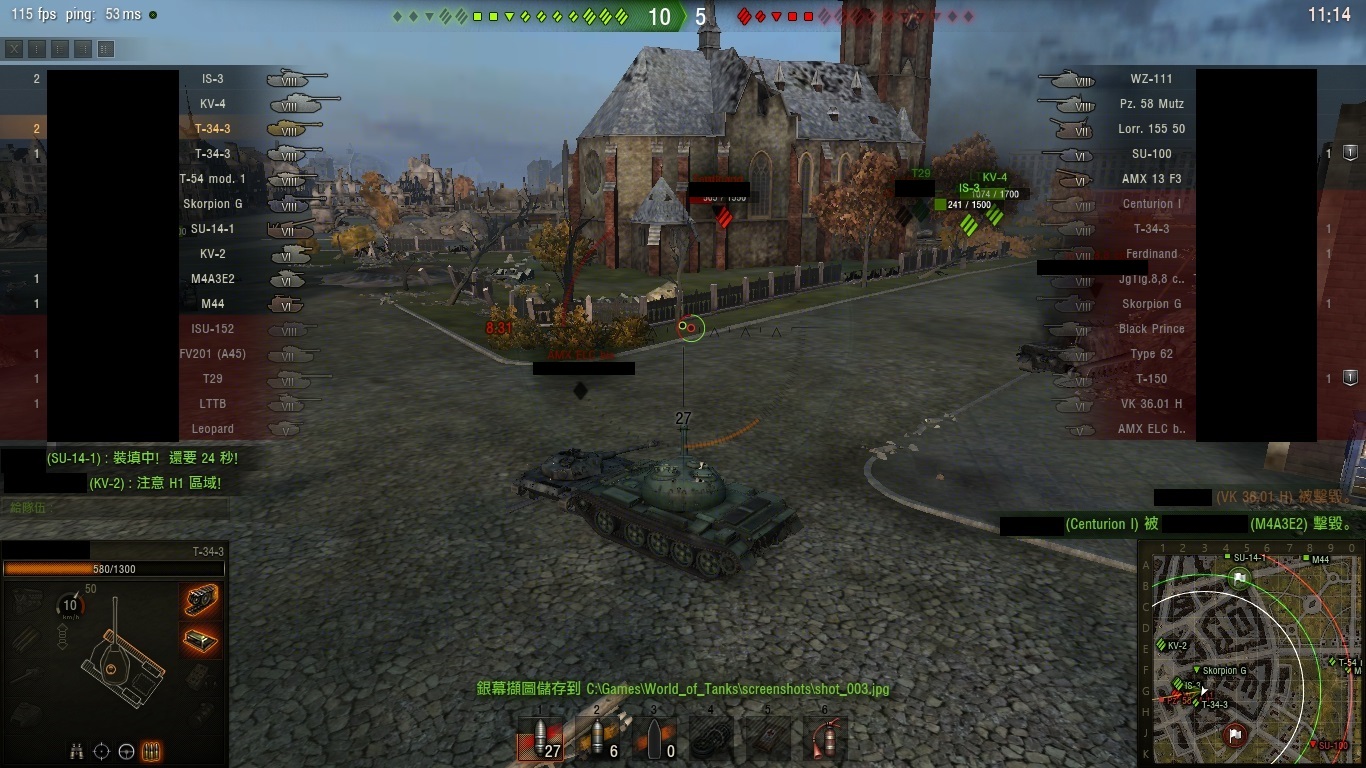Image resolution: width=1366 pixels, height=768 pixels.
Task: Pick the WZ-111 row in the enemy team list
Action: (1151, 79)
